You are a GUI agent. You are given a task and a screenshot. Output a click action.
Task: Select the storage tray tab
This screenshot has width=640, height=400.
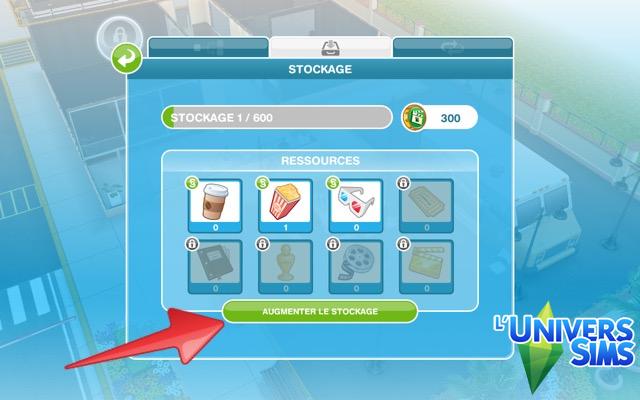[330, 46]
